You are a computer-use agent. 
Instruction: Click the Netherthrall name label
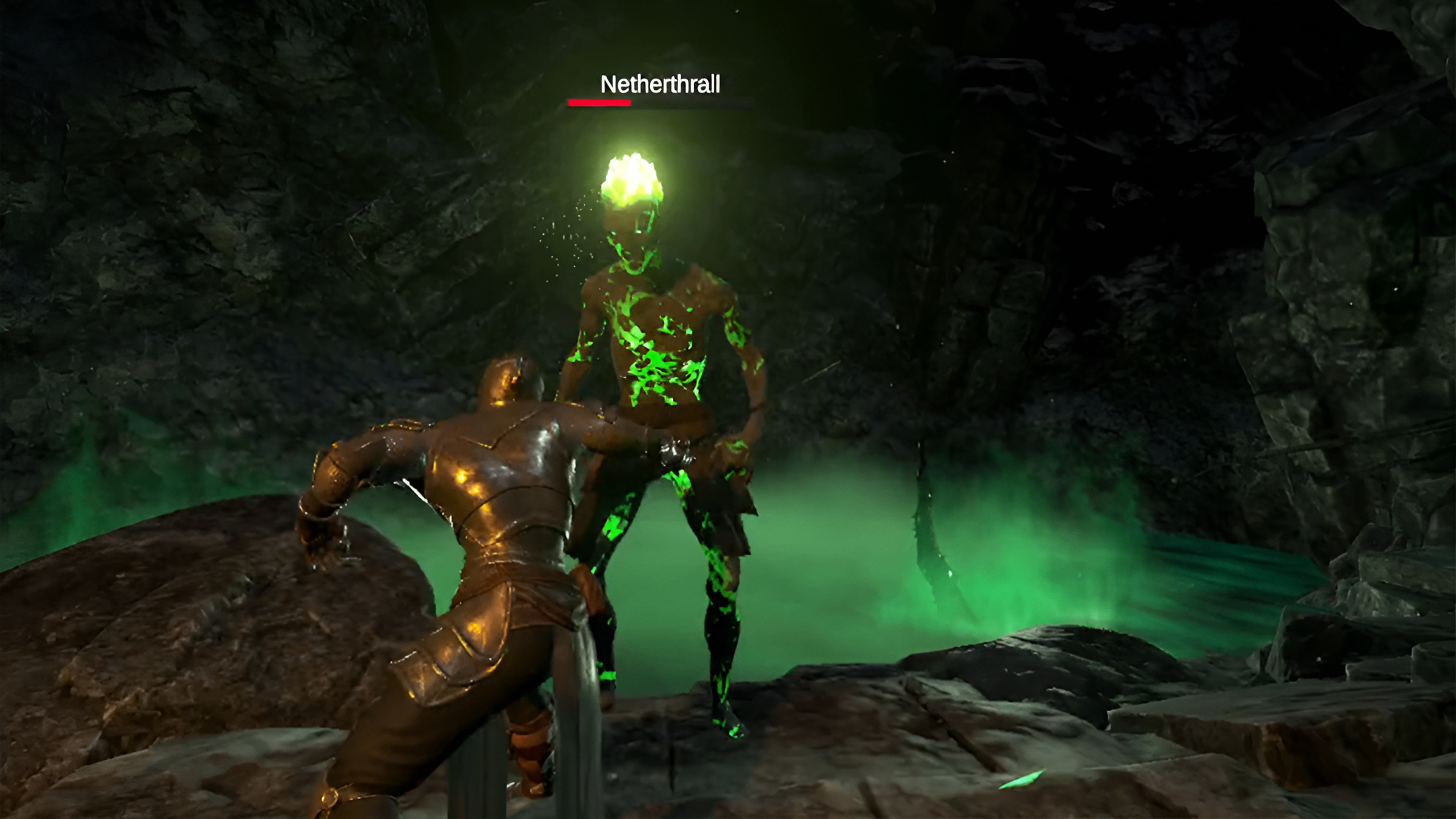[x=660, y=85]
